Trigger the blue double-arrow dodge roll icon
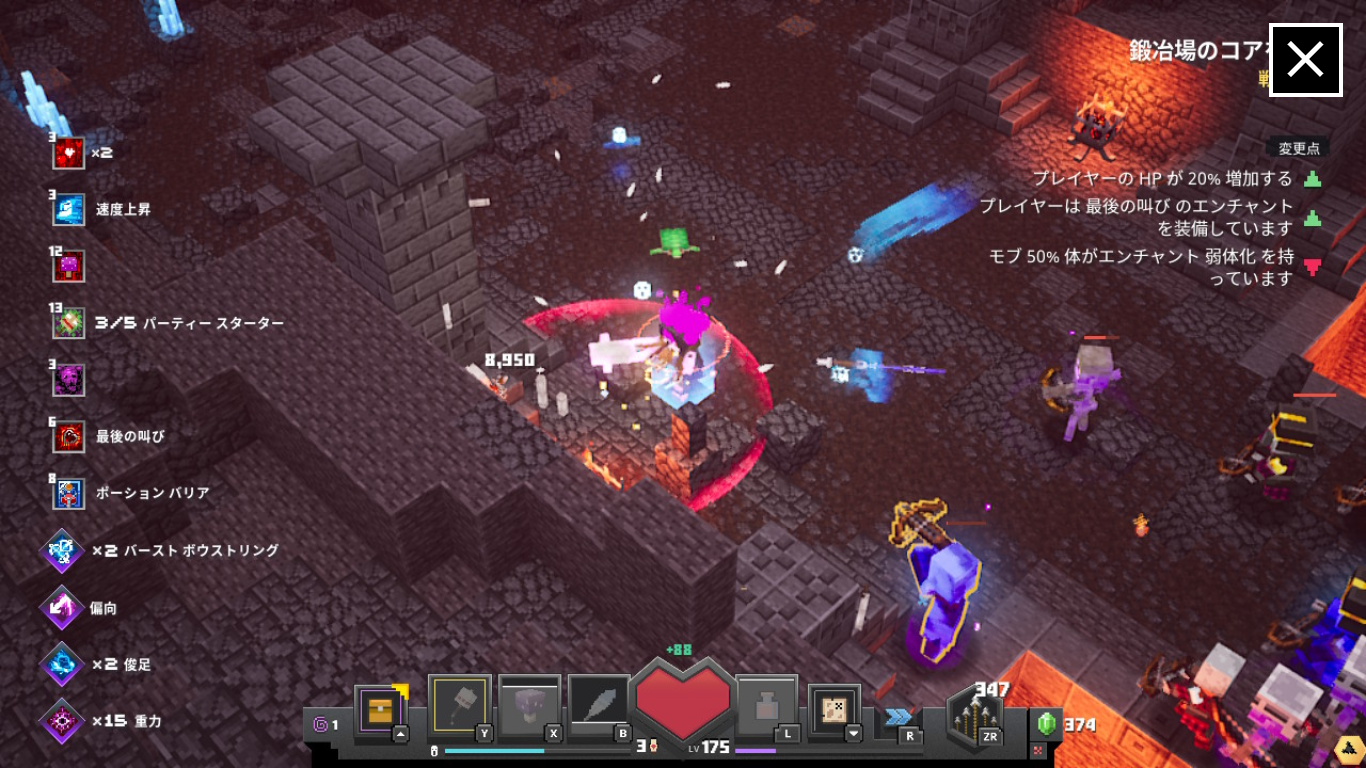 pyautogui.click(x=898, y=716)
